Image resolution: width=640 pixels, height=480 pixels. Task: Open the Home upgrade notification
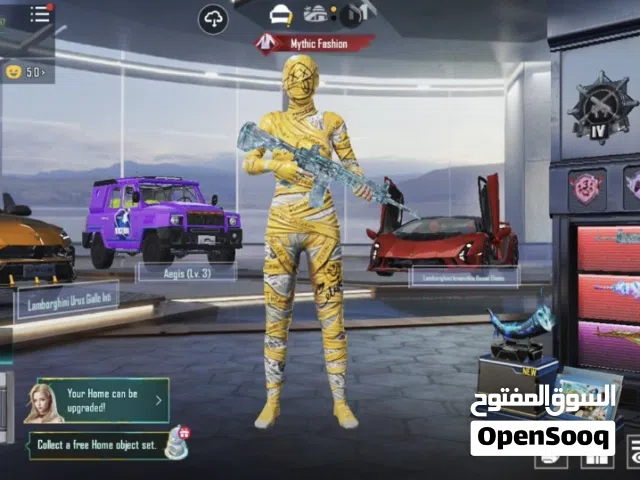(x=100, y=400)
